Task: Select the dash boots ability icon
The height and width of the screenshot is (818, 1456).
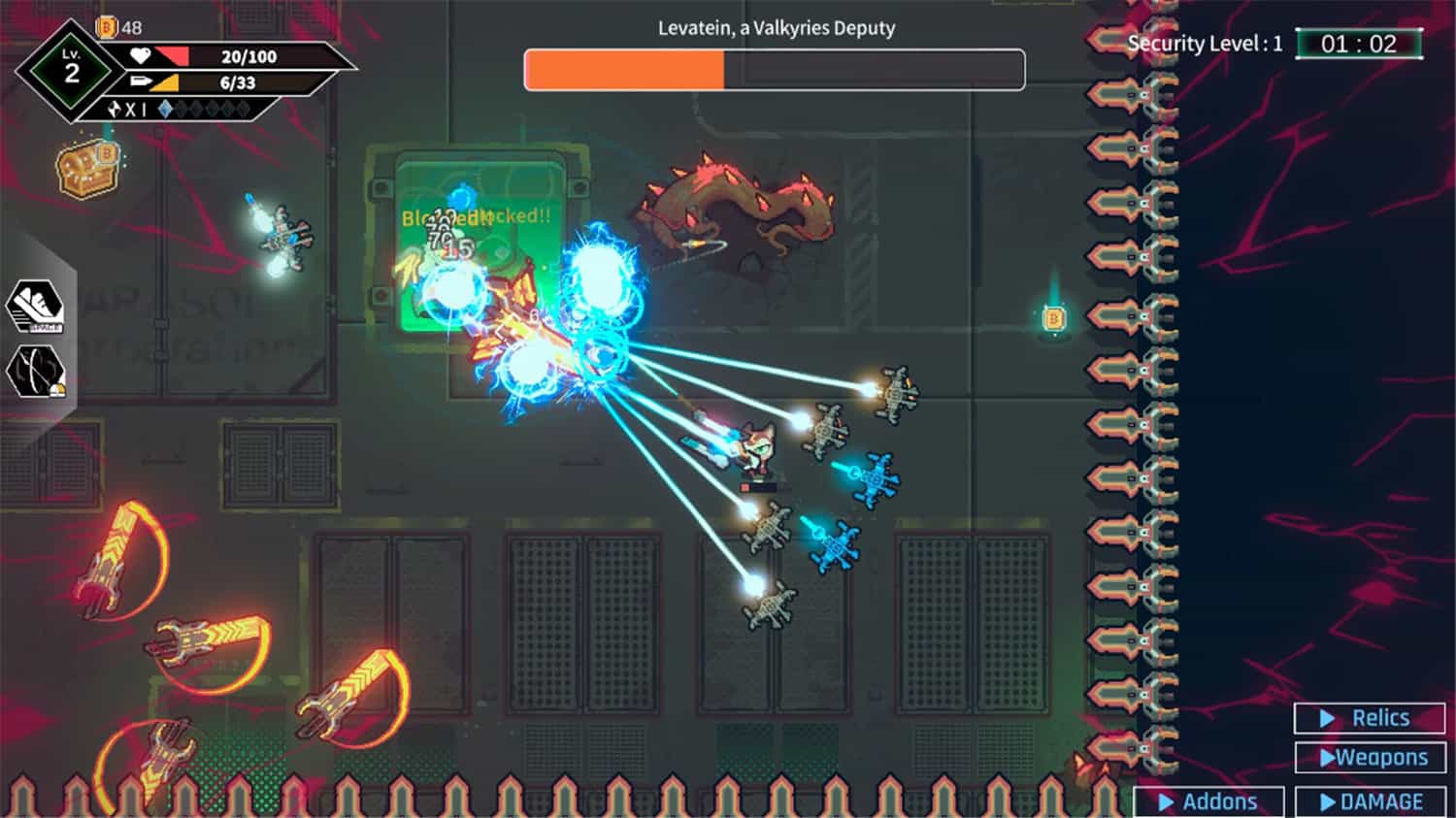Action: point(36,301)
